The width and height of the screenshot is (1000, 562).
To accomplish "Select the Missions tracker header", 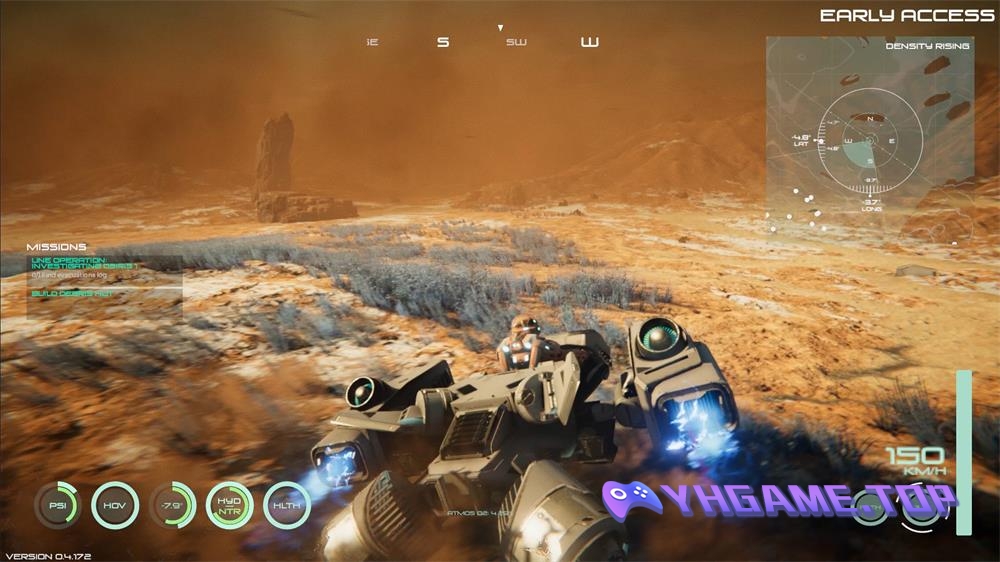I will (x=57, y=247).
